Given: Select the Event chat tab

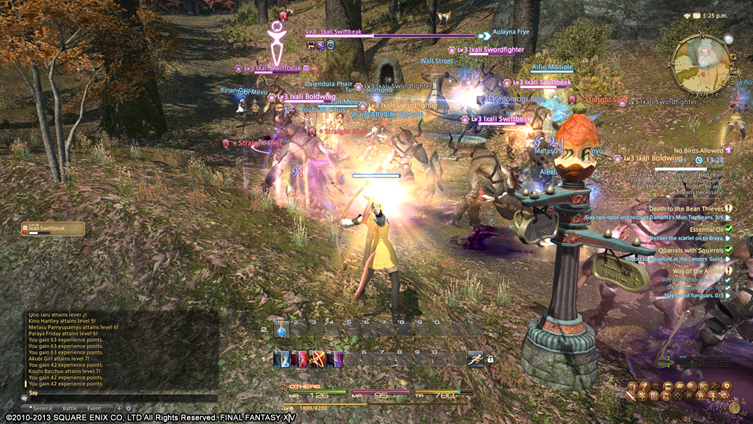Looking at the screenshot, I should [93, 408].
